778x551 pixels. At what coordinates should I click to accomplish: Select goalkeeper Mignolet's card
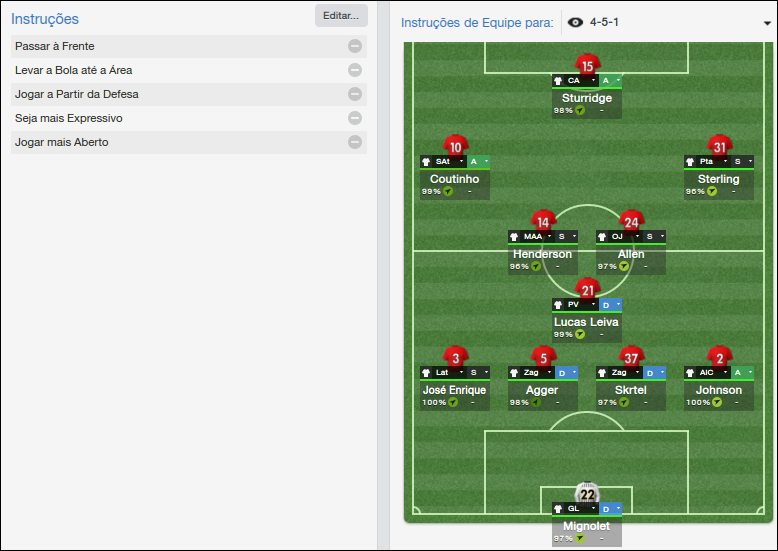587,526
